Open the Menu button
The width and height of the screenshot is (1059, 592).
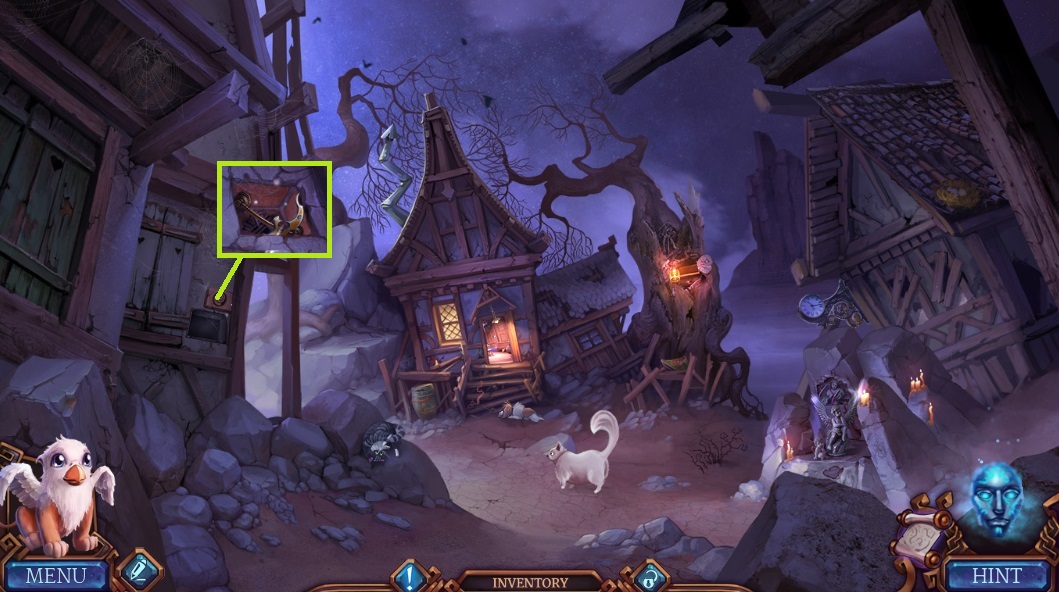55,575
